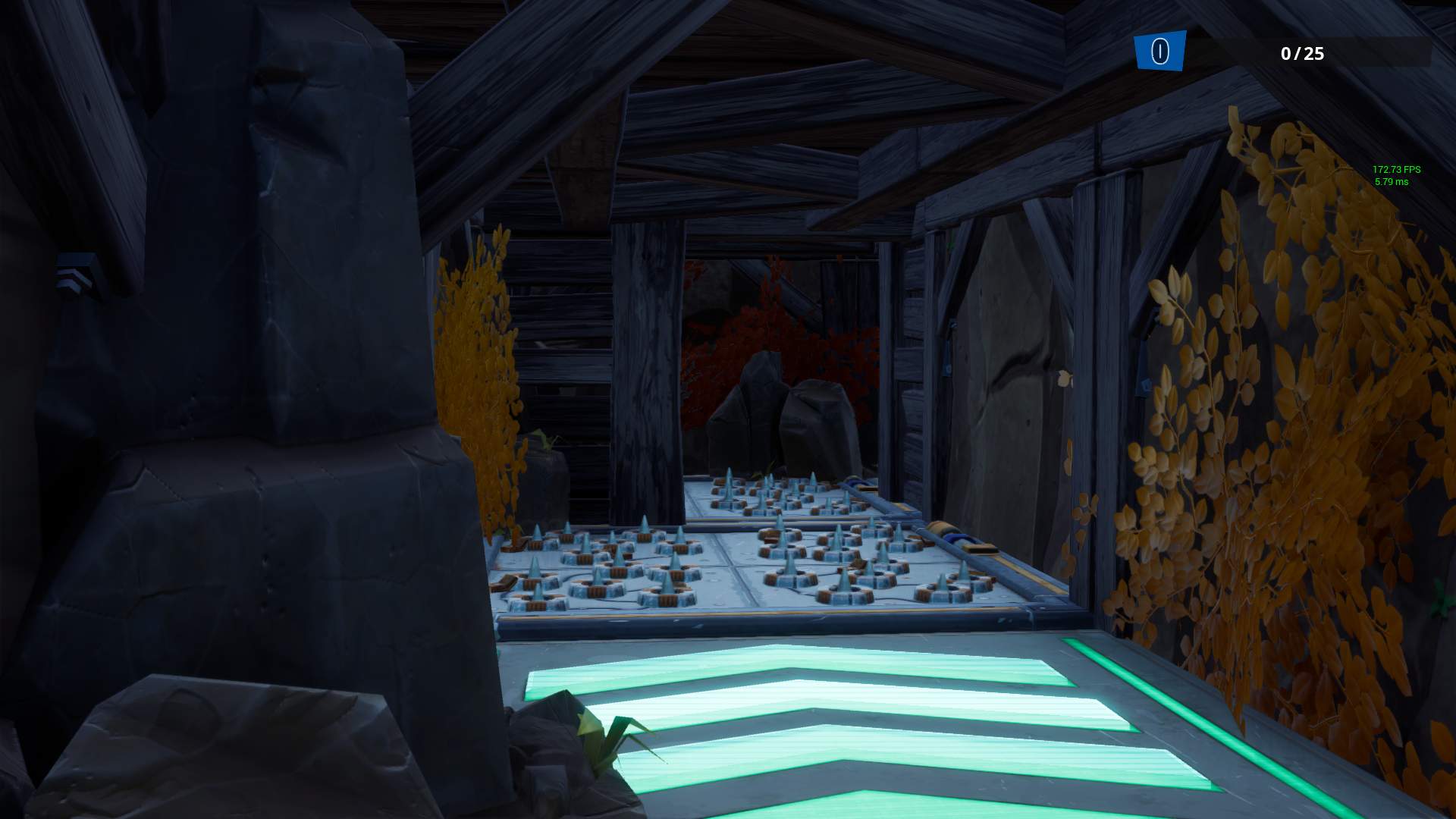Click the small blue device on the right wall
The height and width of the screenshot is (819, 1456).
point(1147,384)
